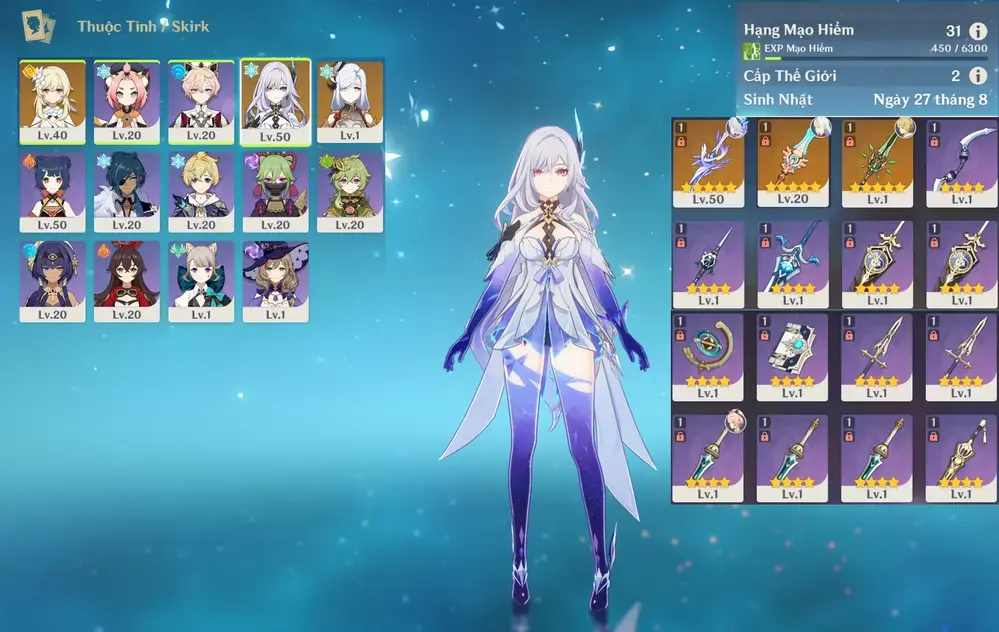Select the Lv.50 five-star sword
This screenshot has width=999, height=632.
pos(708,162)
